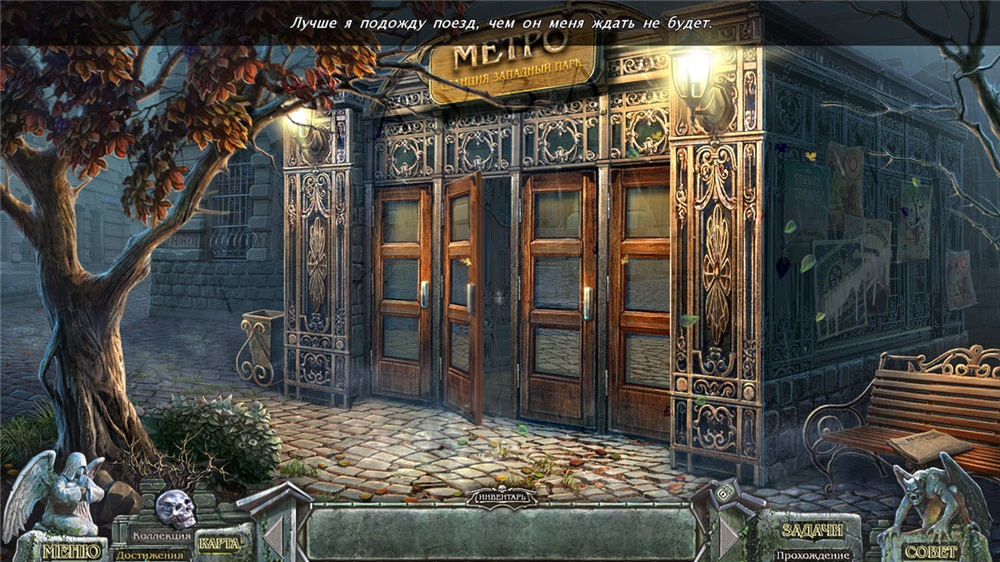This screenshot has height=562, width=1000.
Task: View the Достижения achievements
Action: [150, 554]
